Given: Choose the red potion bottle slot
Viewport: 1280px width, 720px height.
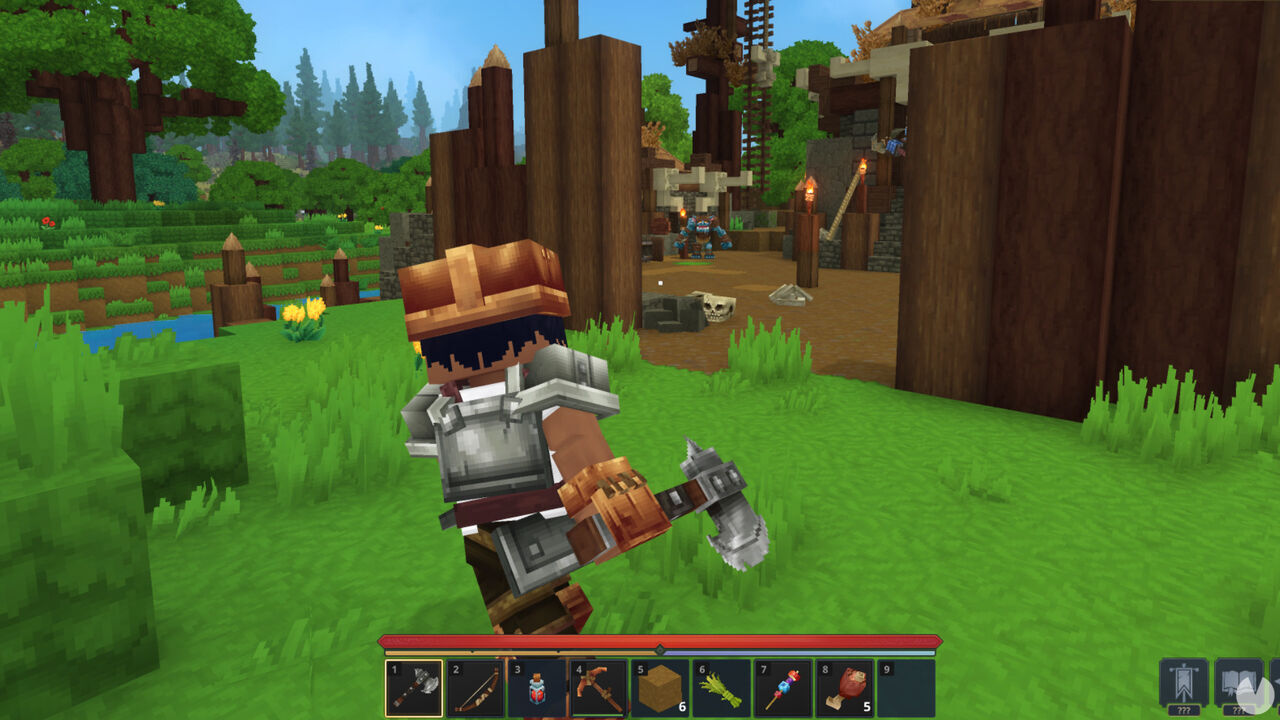Looking at the screenshot, I should coord(537,688).
